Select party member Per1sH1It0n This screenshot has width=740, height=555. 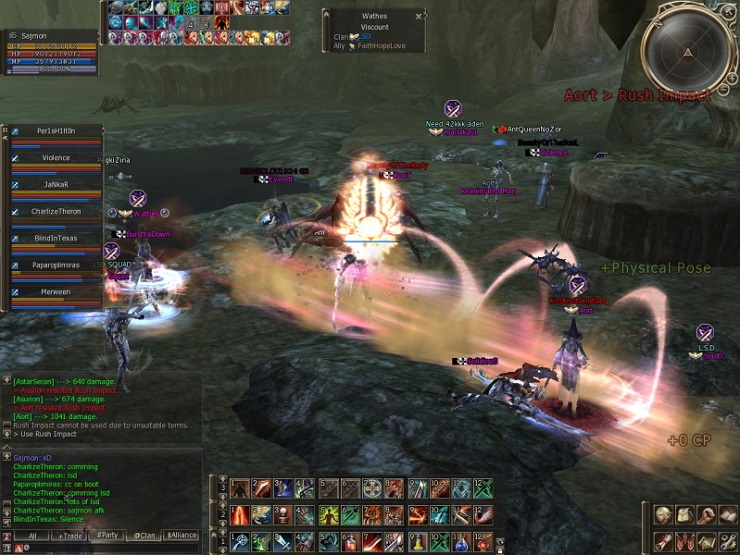point(56,131)
